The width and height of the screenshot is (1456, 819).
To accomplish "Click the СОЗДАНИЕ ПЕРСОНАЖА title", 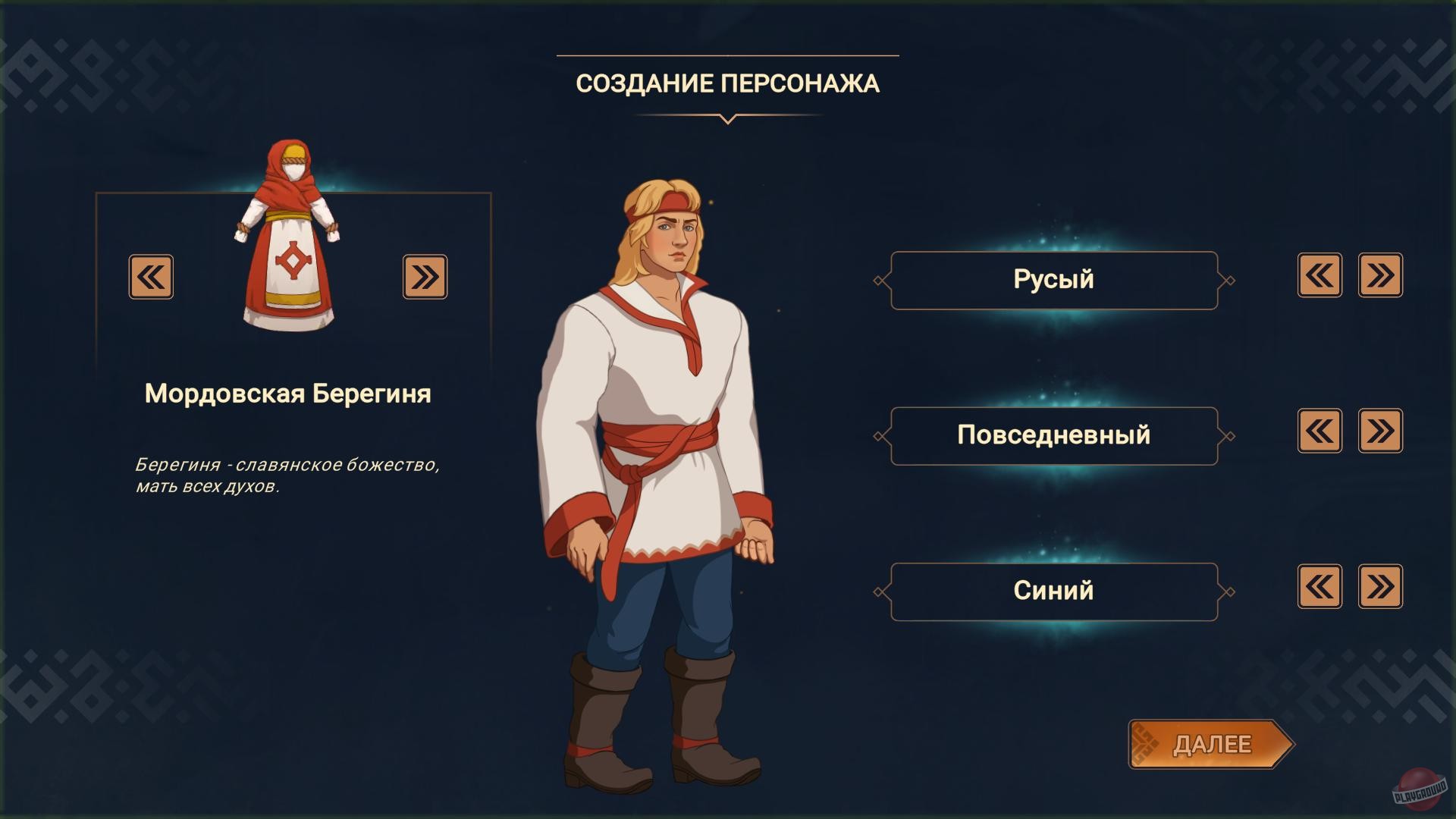I will [x=728, y=83].
